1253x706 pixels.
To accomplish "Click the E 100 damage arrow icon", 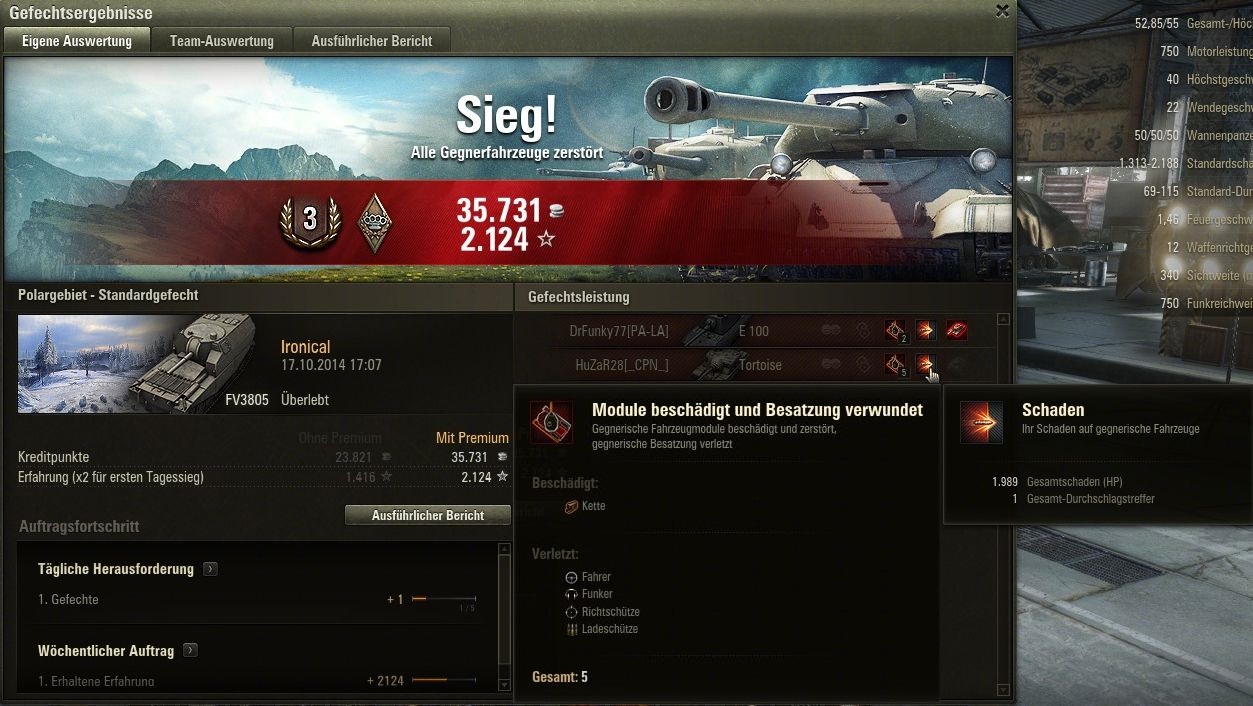I will pyautogui.click(x=926, y=330).
